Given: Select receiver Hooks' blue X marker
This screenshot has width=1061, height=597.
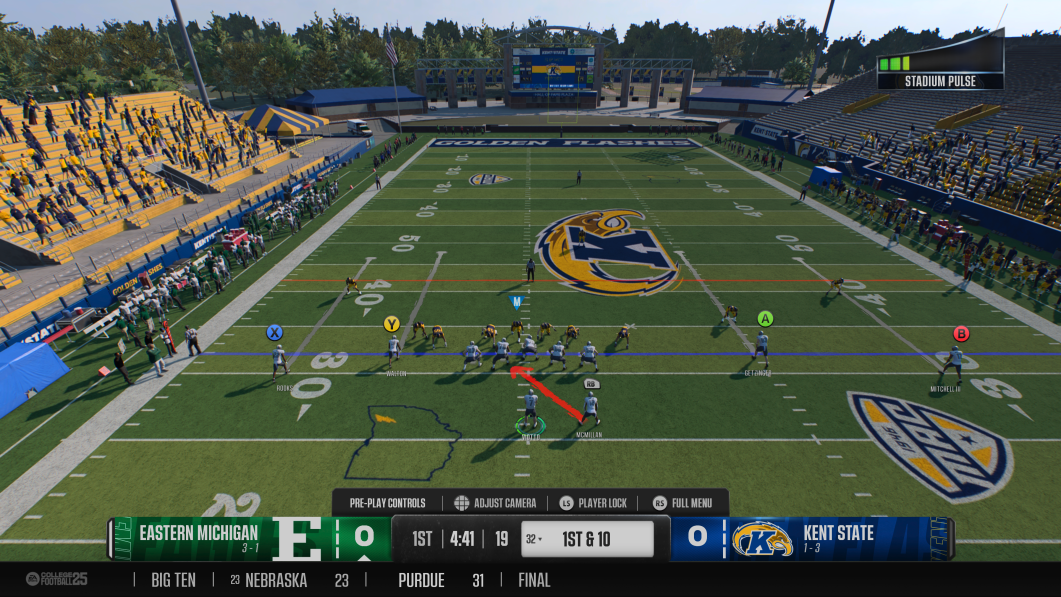Looking at the screenshot, I should (274, 332).
